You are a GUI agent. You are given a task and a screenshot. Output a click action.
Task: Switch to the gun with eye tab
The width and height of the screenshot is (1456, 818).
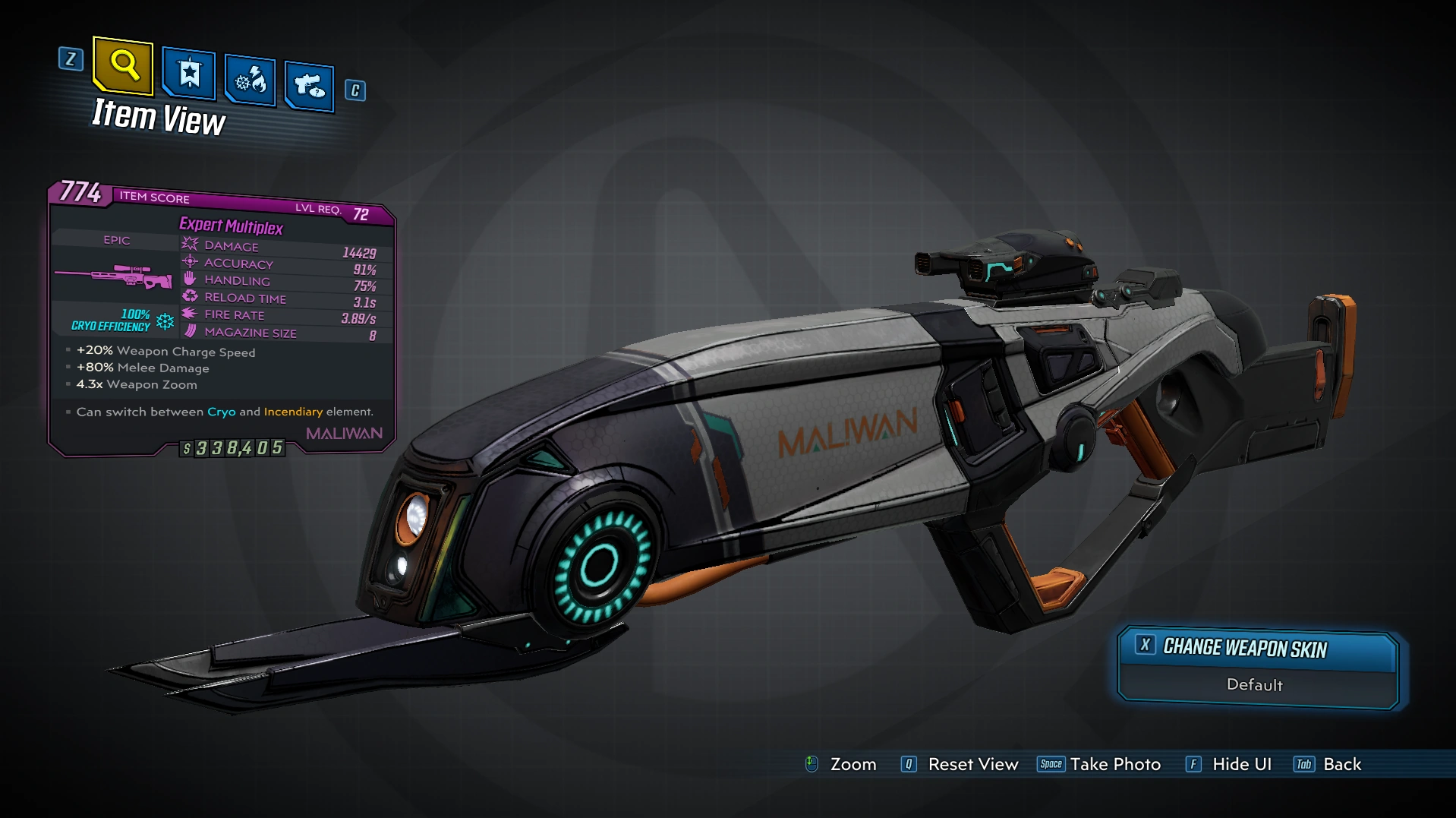click(x=310, y=86)
